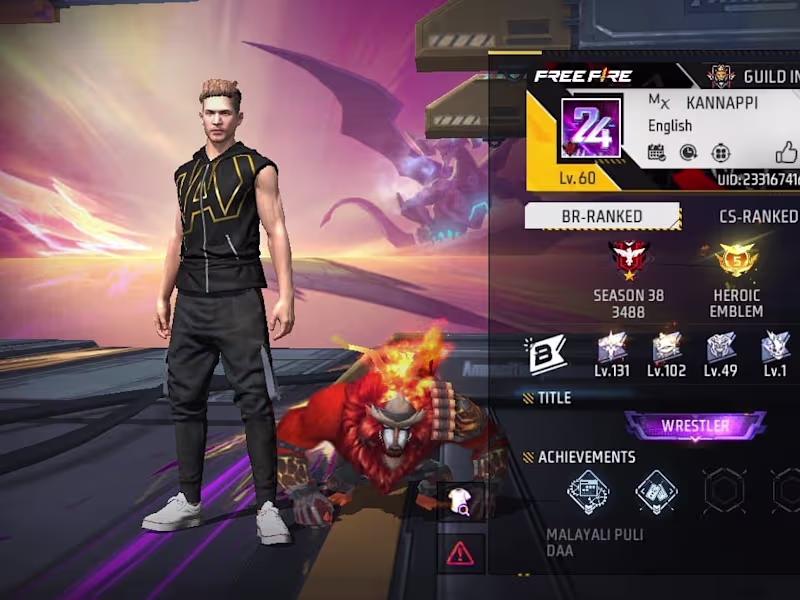Select the BR-RANKED tab
Viewport: 800px width, 600px height.
point(602,216)
